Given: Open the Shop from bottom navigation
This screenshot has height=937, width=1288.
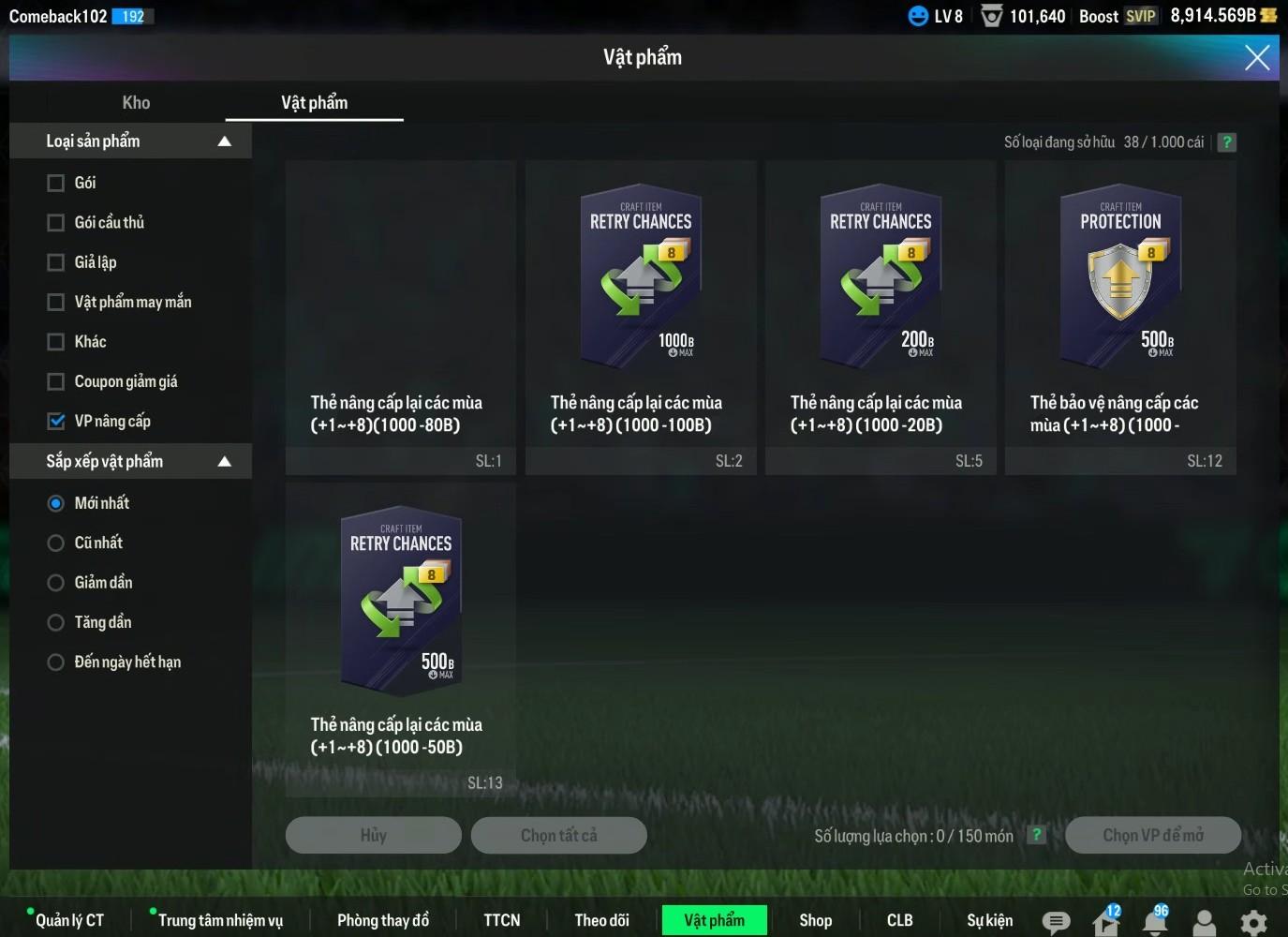Looking at the screenshot, I should (x=815, y=920).
